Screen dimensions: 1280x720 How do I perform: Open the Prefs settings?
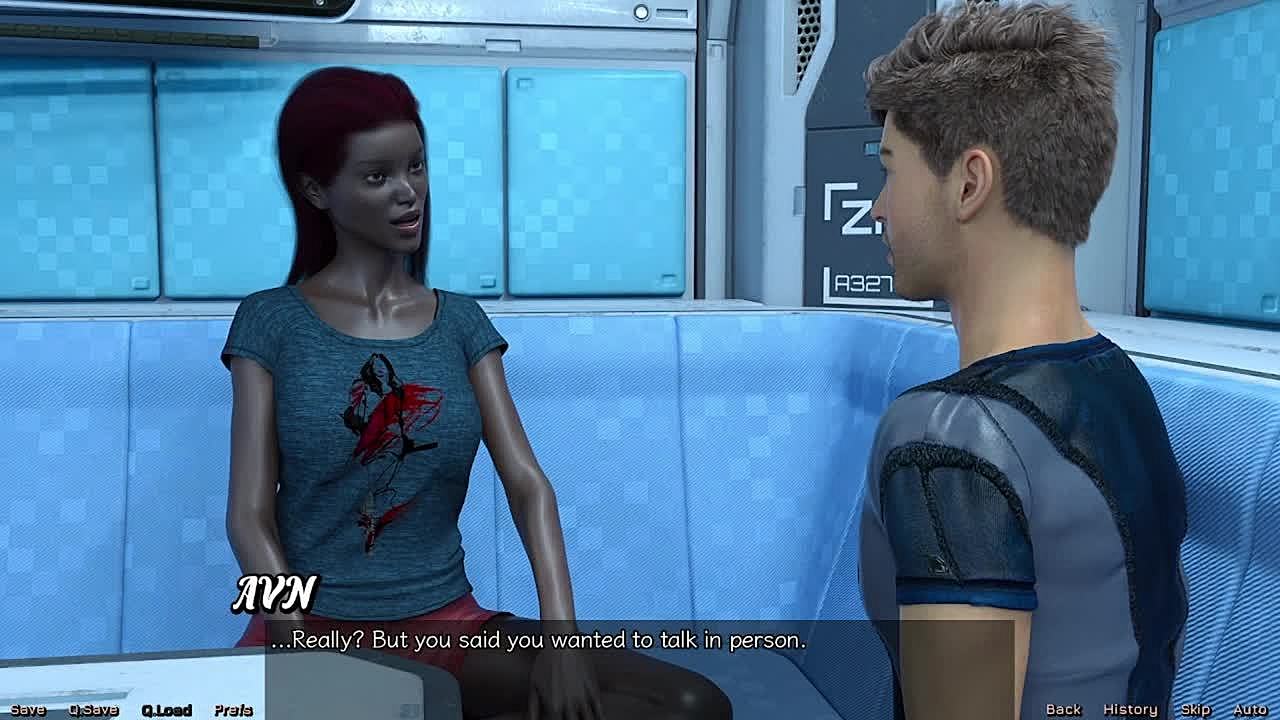pos(233,710)
